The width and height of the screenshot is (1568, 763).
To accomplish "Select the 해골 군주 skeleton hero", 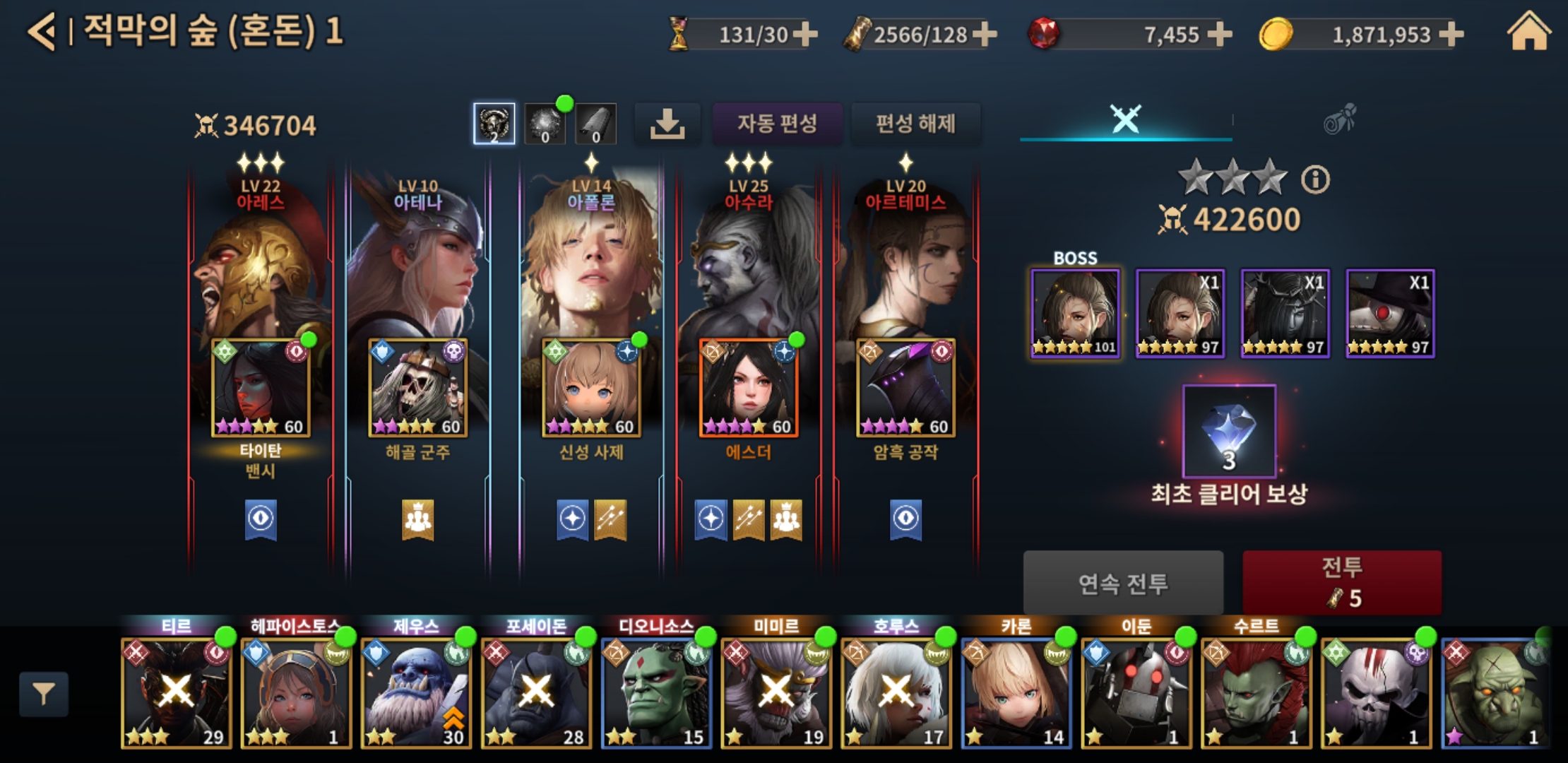I will click(x=418, y=387).
